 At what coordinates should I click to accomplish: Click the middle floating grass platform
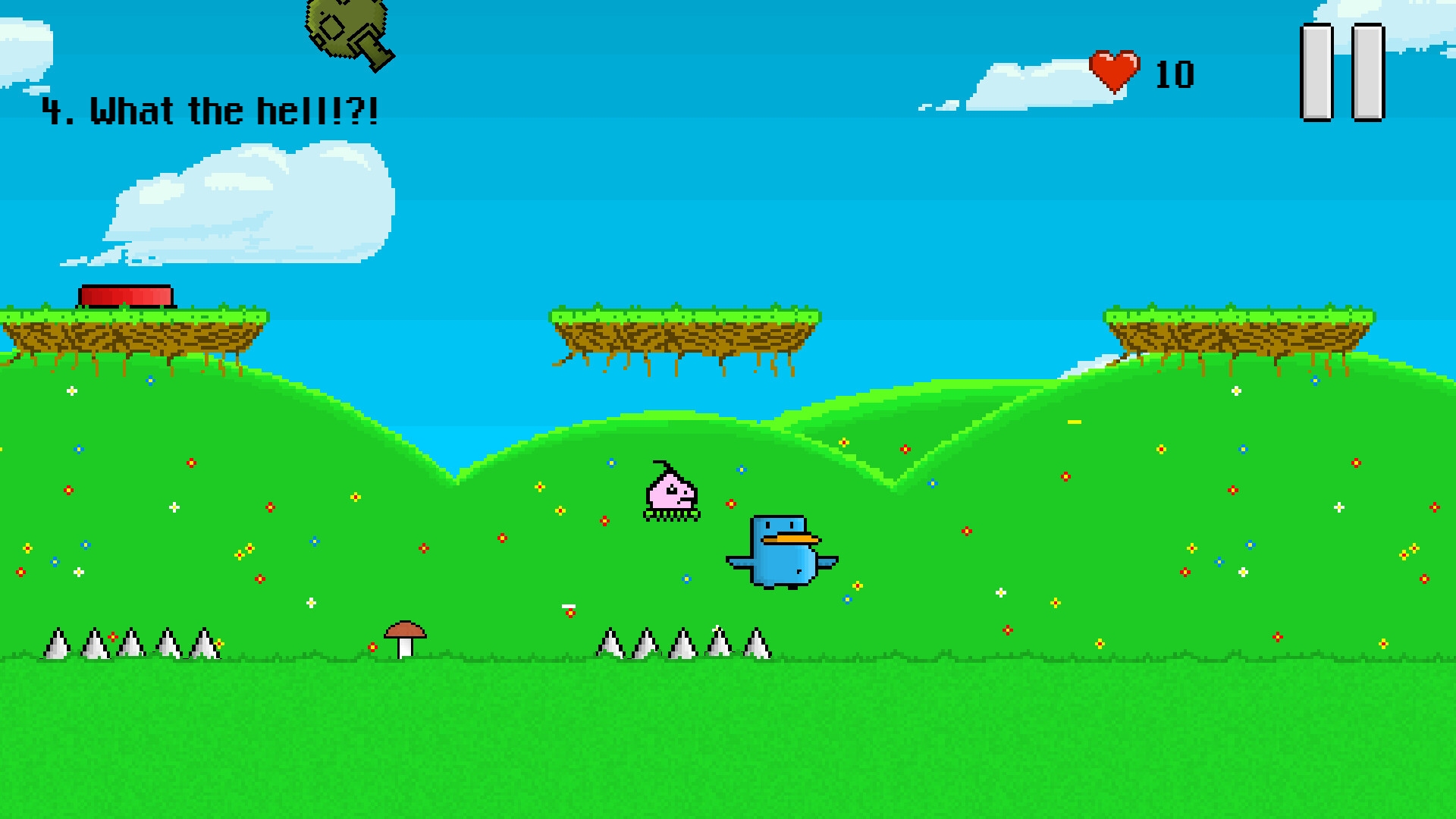tap(686, 330)
